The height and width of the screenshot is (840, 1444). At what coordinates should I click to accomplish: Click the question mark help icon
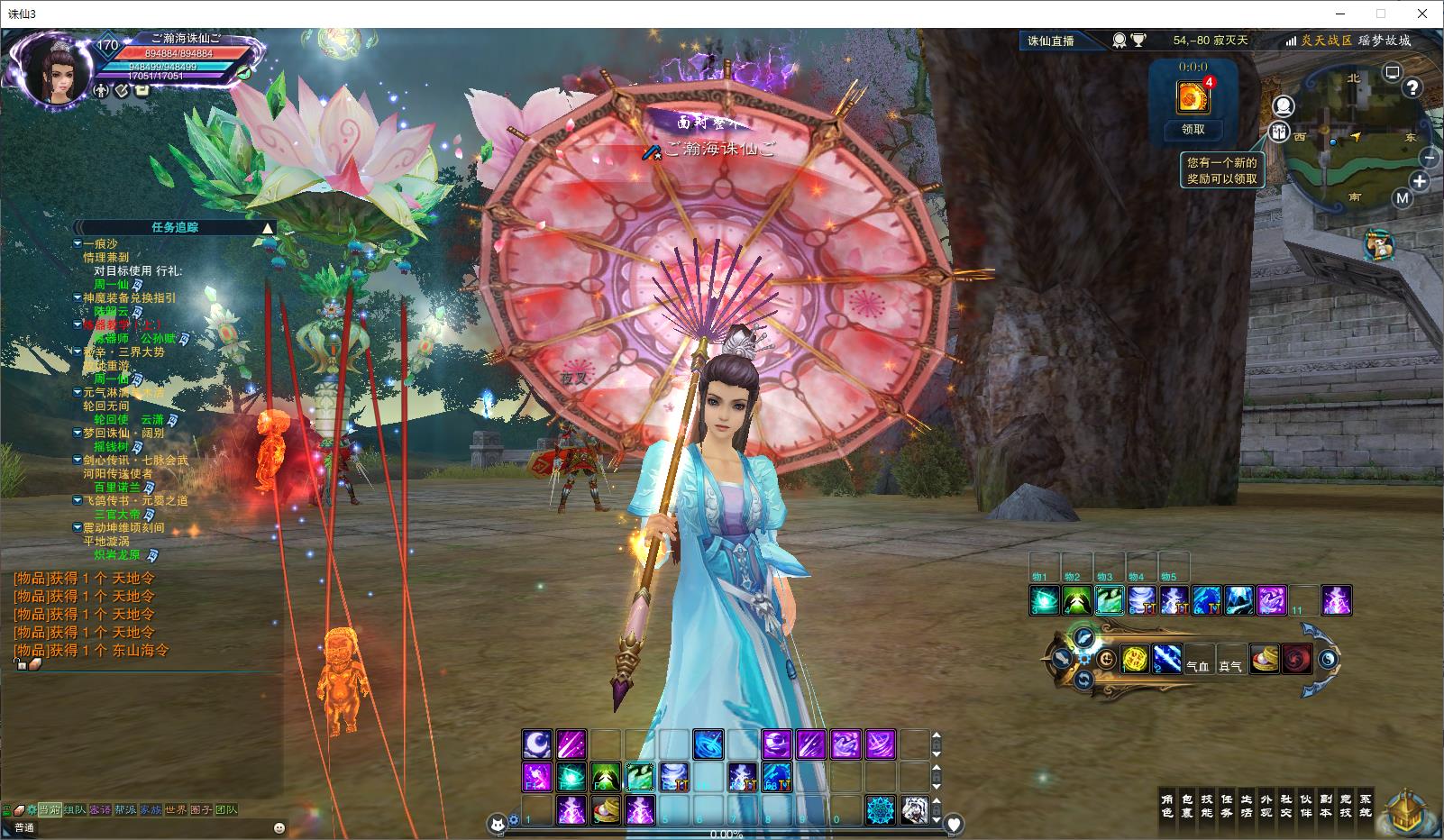coord(1412,87)
